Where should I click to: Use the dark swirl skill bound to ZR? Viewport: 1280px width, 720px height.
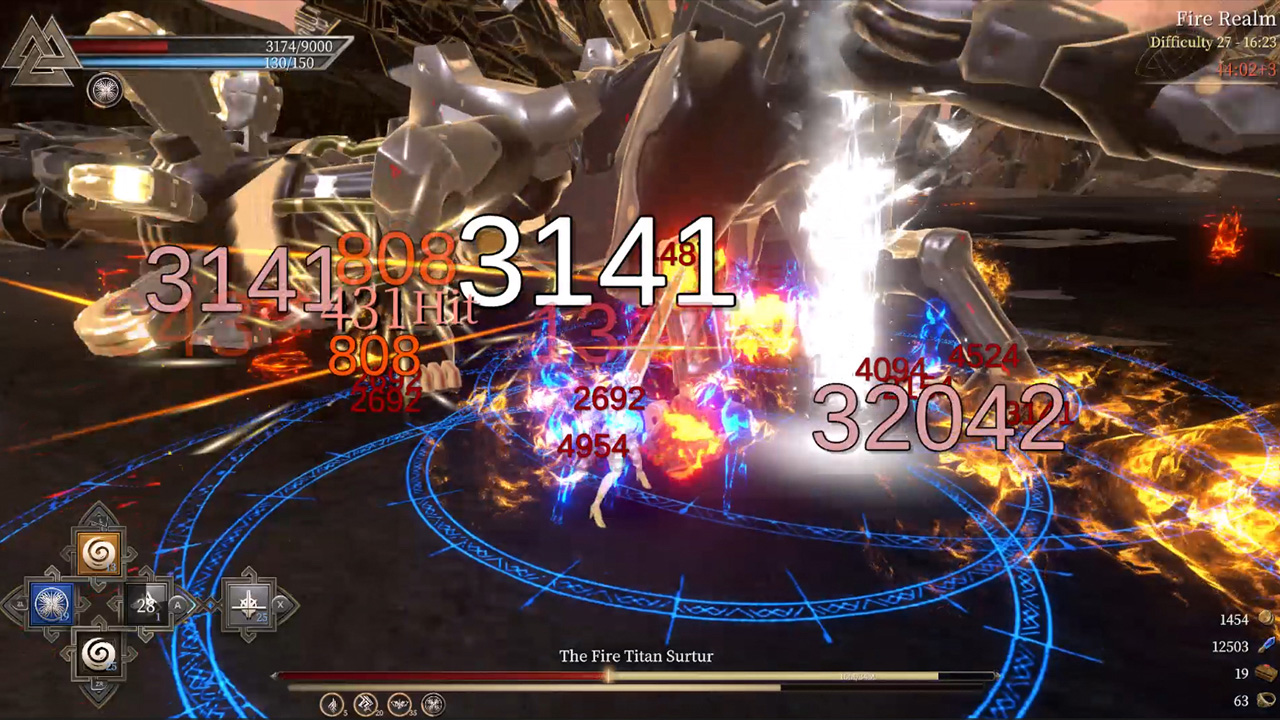(98, 654)
